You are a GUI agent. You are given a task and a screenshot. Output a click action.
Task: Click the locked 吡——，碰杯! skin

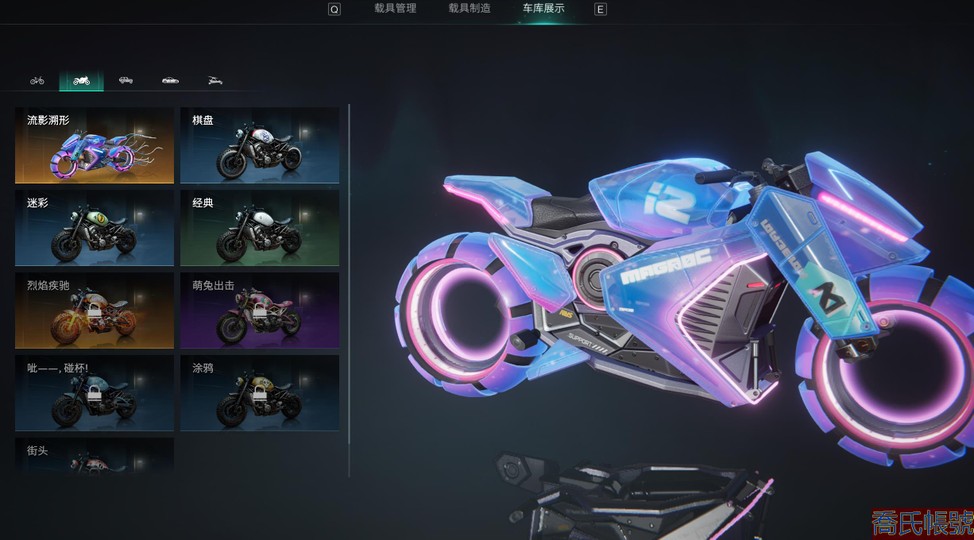(x=94, y=393)
